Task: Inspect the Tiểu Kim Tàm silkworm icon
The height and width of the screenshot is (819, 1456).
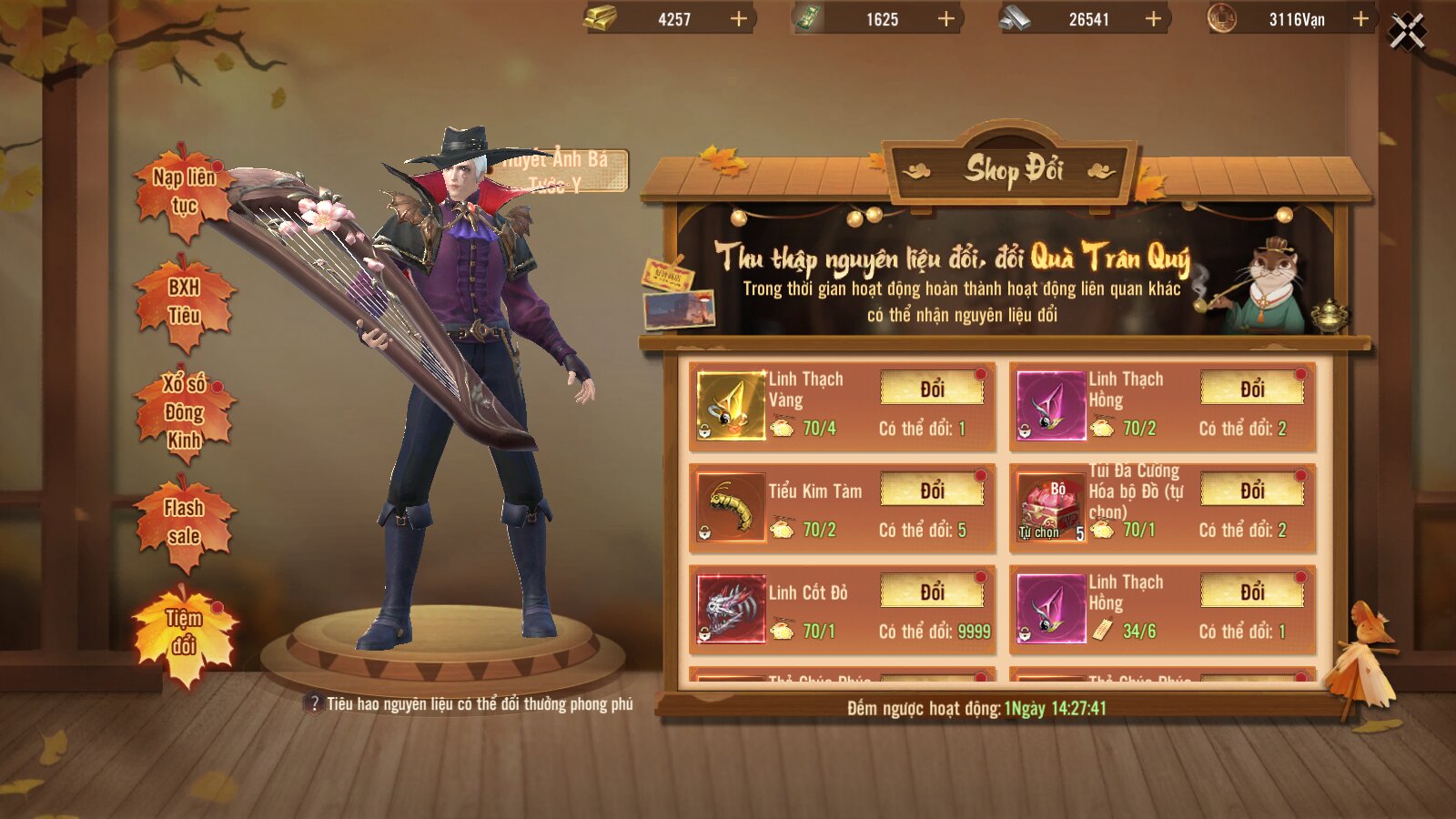Action: [x=731, y=508]
